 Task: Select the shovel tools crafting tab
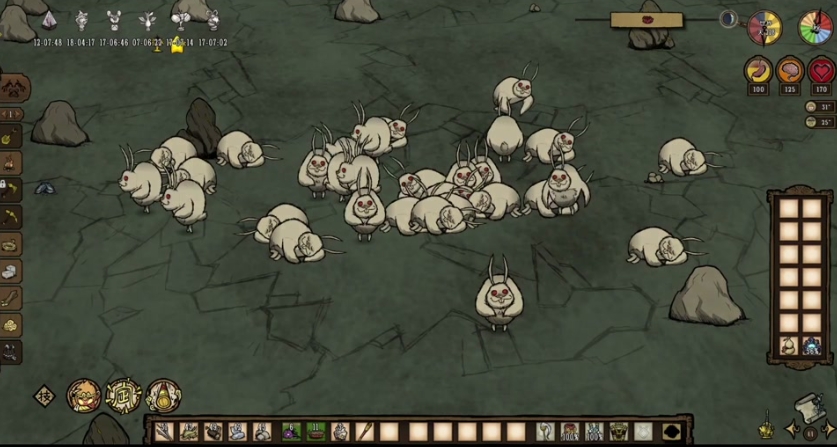click(11, 137)
